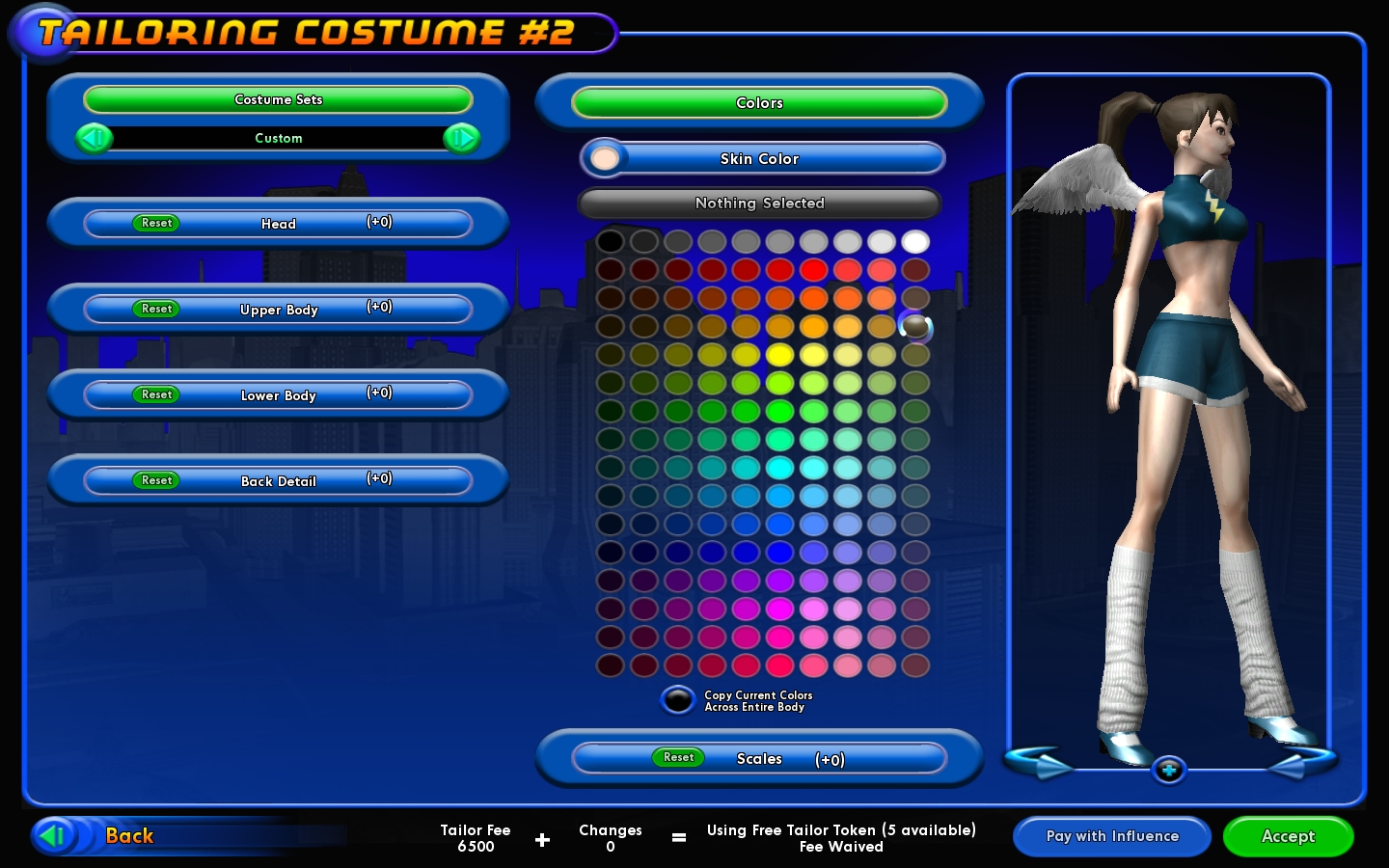Open the Colors section header

pos(759,103)
